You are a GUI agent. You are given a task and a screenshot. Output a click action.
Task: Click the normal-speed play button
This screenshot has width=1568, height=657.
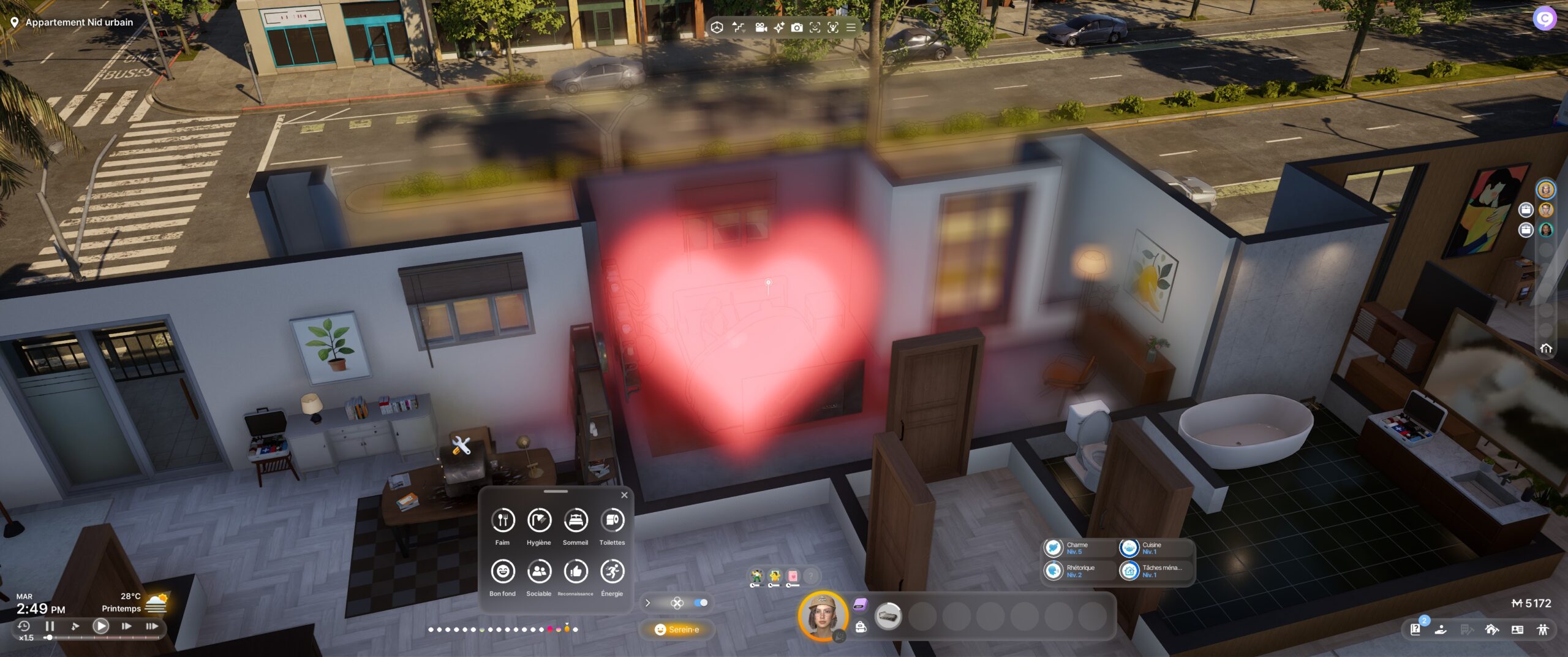tap(101, 626)
